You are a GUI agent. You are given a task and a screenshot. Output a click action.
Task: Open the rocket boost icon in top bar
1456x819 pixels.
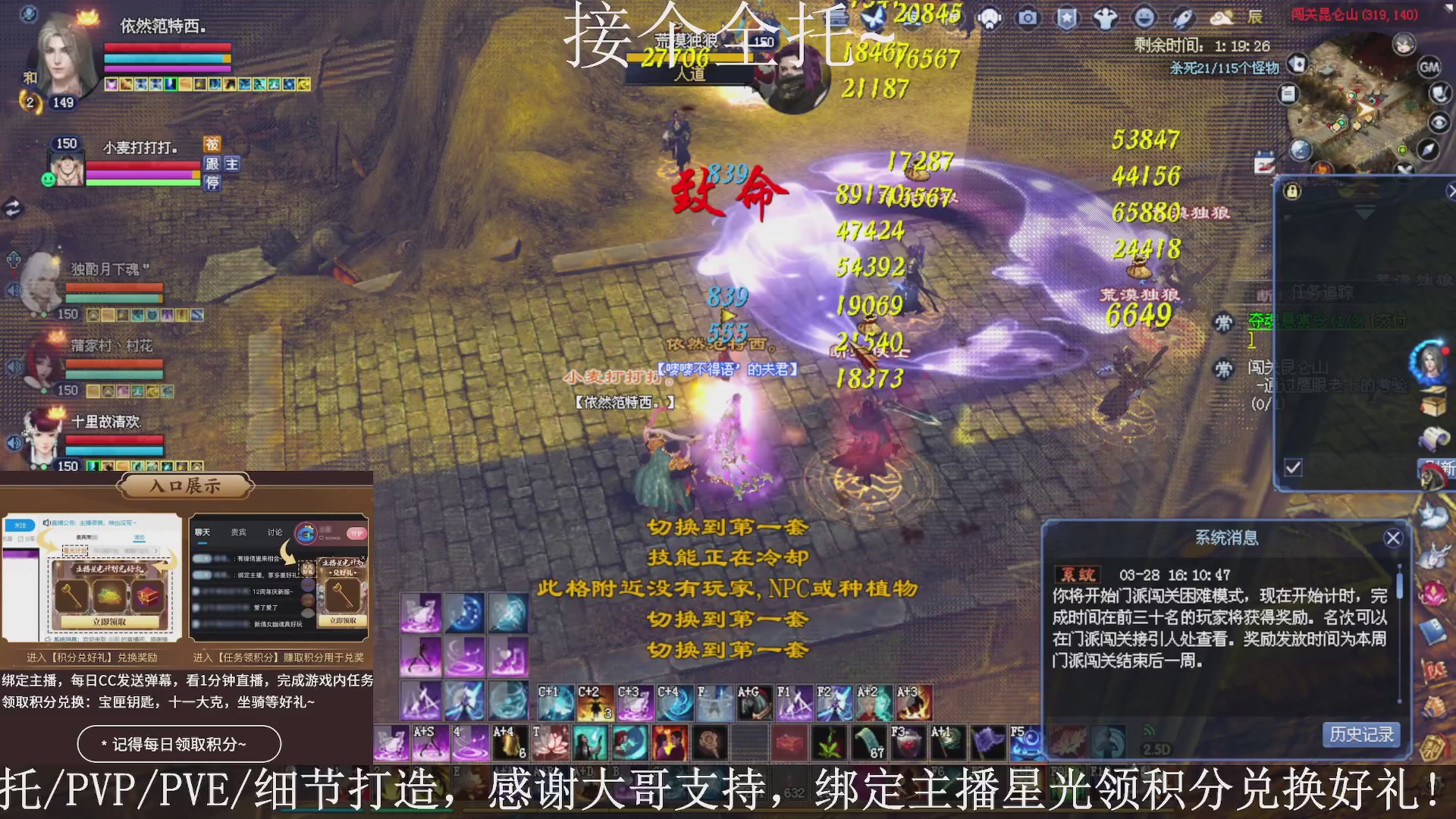tap(1184, 17)
